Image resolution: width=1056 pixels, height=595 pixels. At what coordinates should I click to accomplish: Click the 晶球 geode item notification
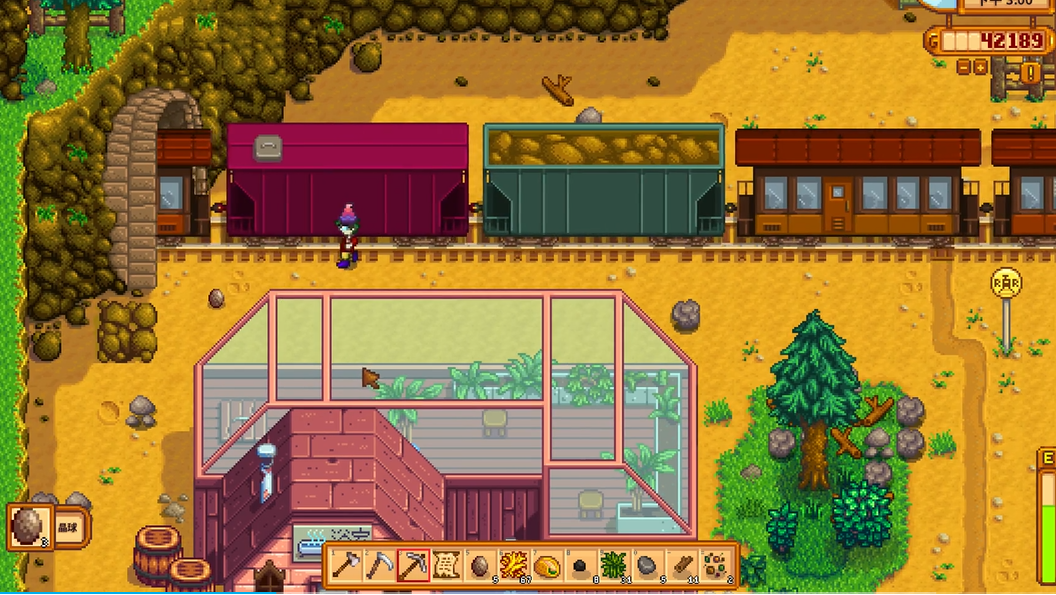pos(48,527)
